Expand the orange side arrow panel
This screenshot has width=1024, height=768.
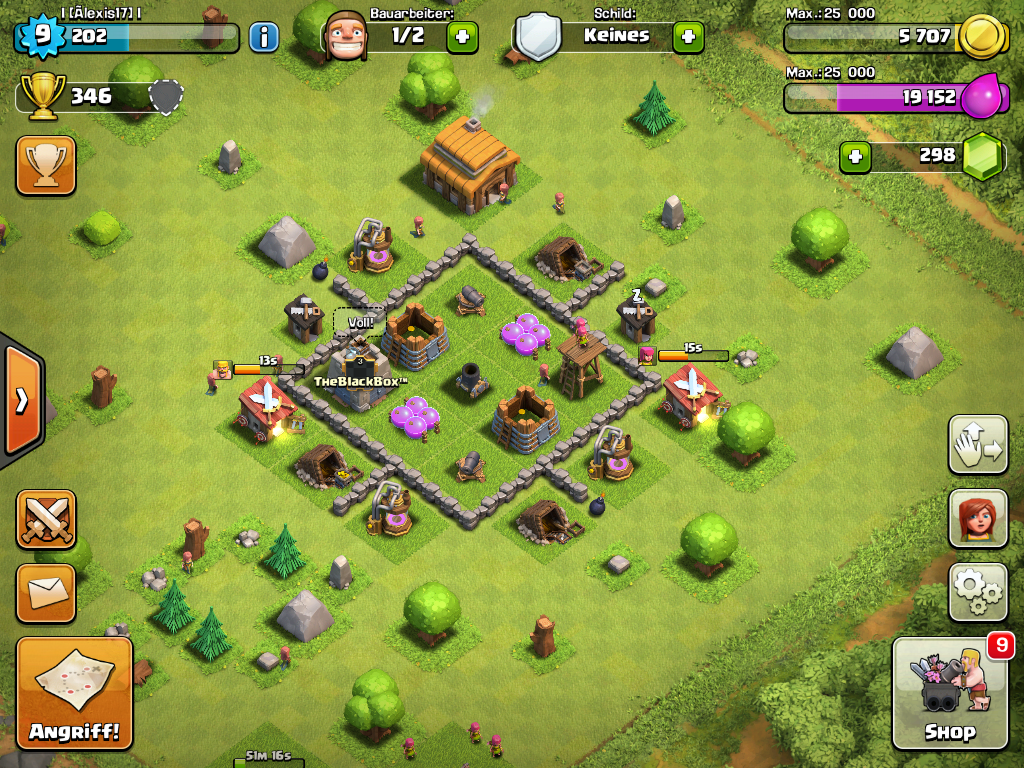[21, 400]
